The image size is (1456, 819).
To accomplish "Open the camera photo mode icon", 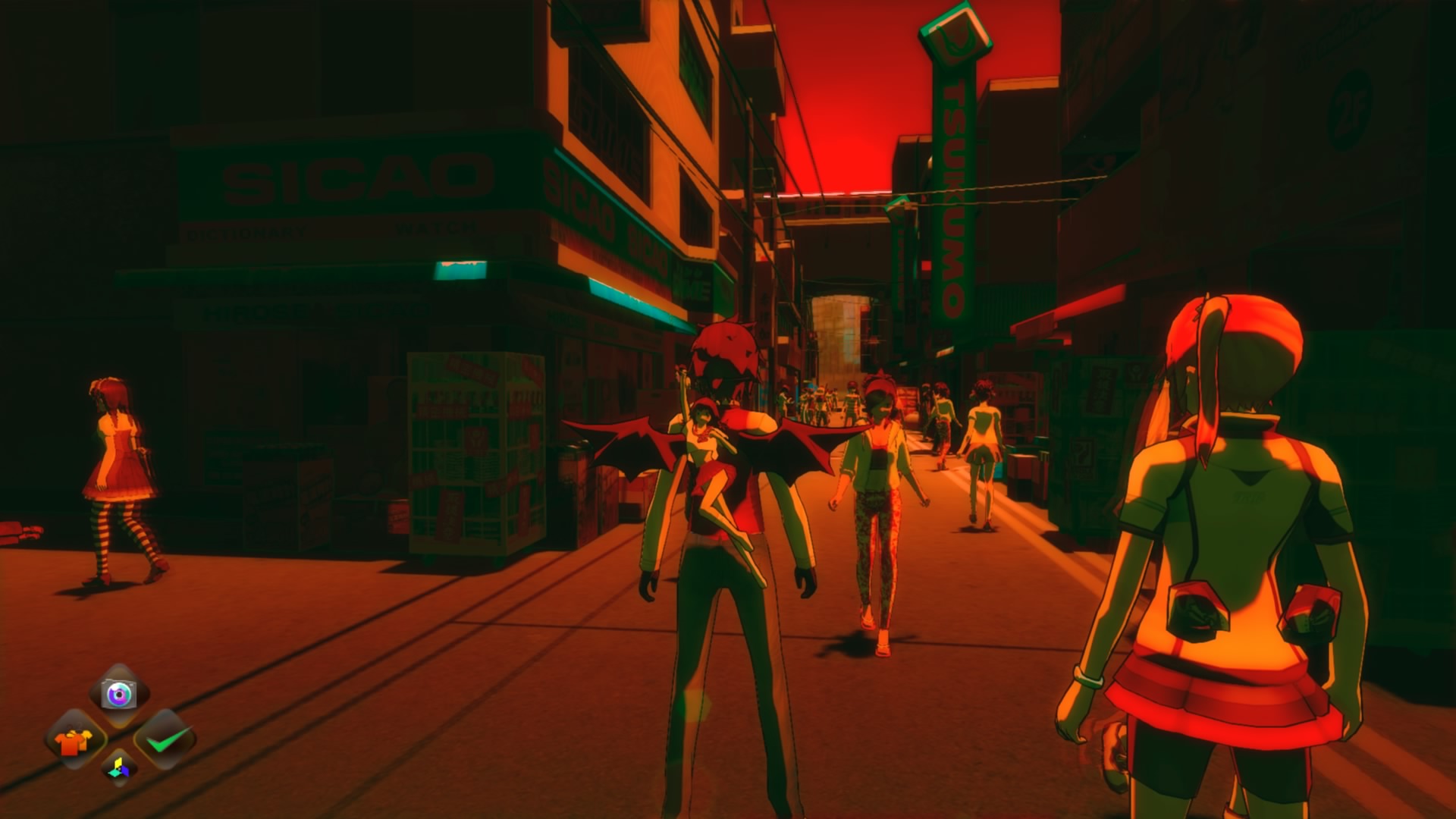I will [119, 694].
